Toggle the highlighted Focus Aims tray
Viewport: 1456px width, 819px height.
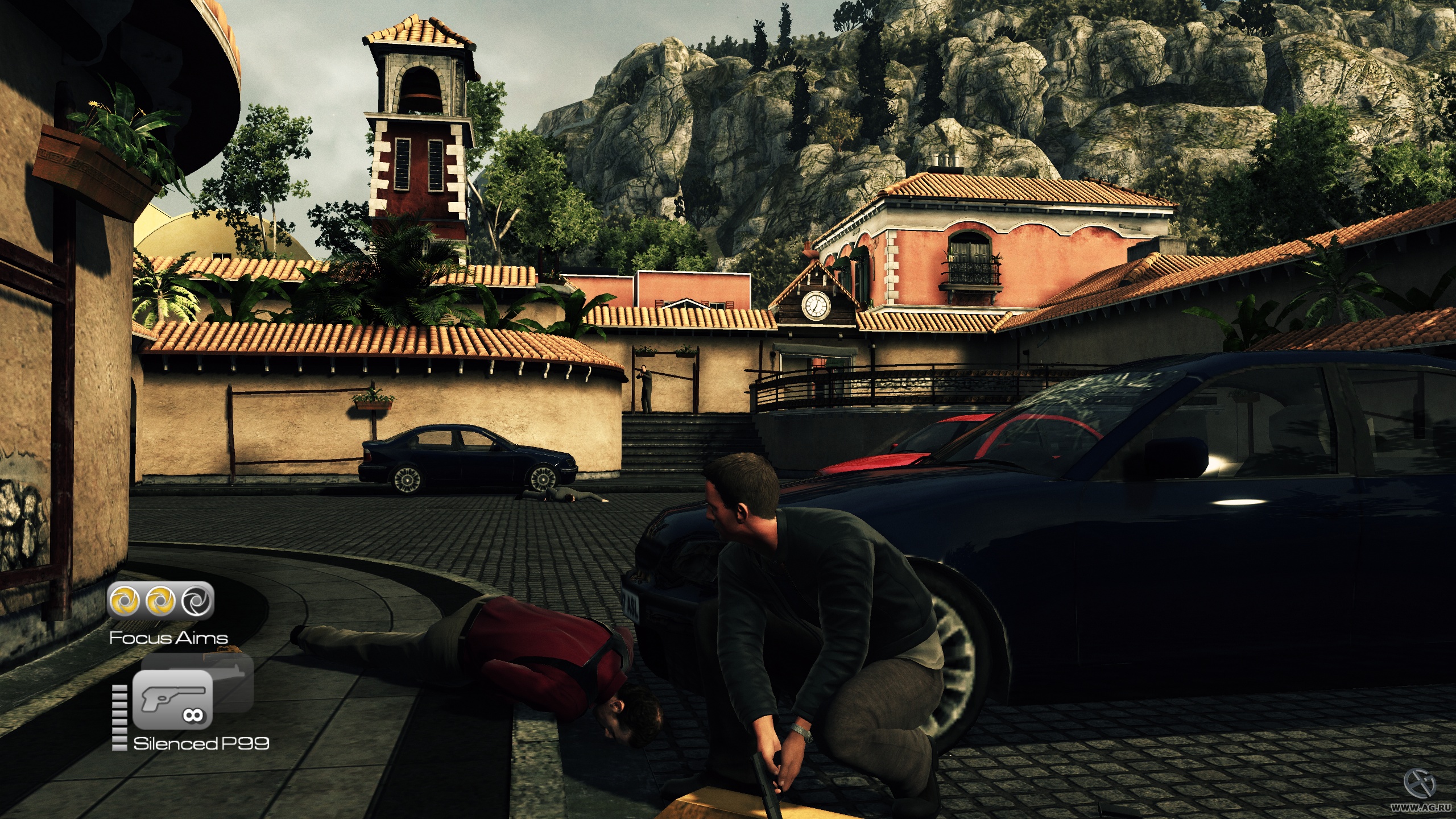tap(162, 600)
